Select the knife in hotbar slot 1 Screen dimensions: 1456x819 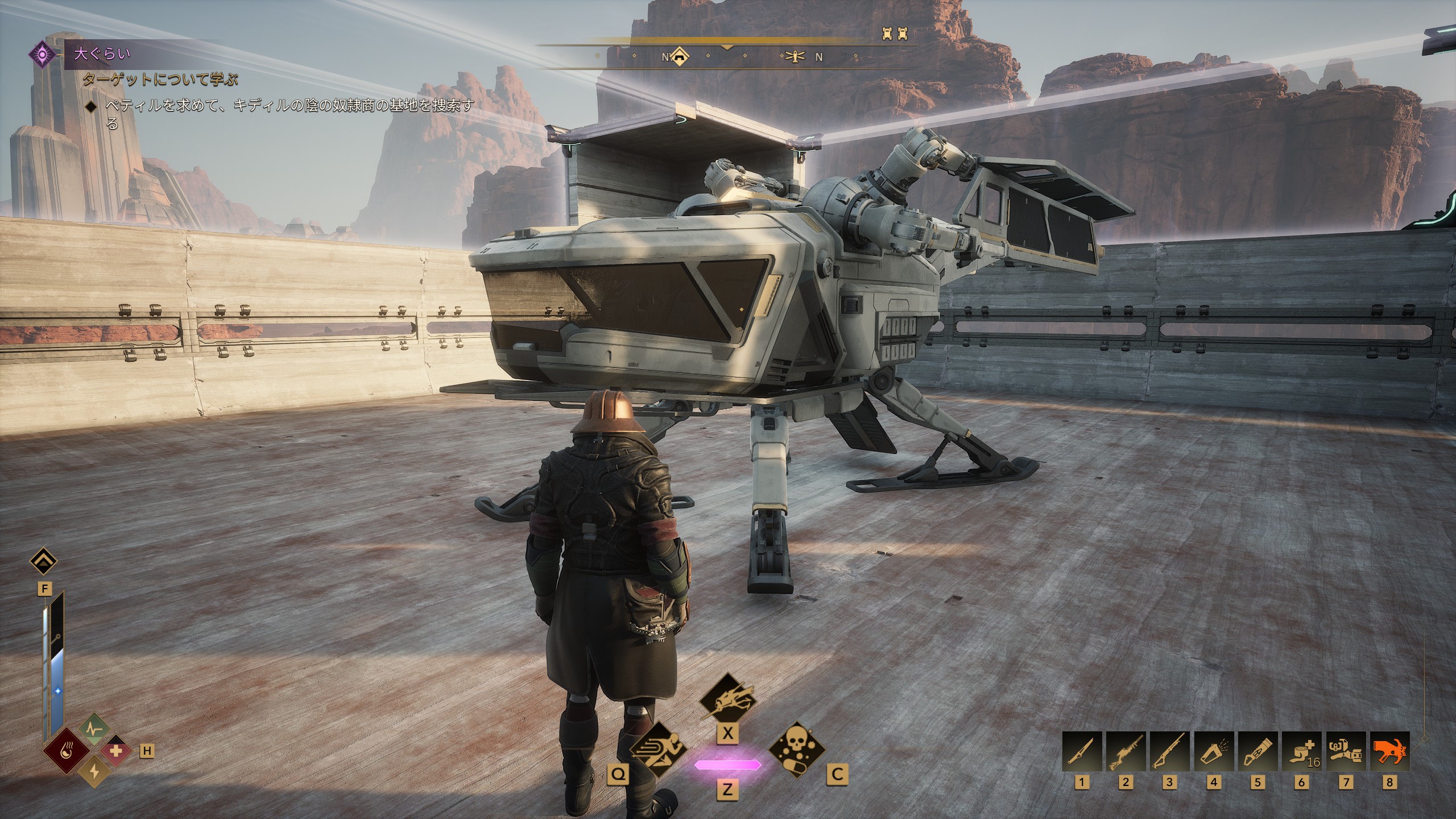[1082, 751]
